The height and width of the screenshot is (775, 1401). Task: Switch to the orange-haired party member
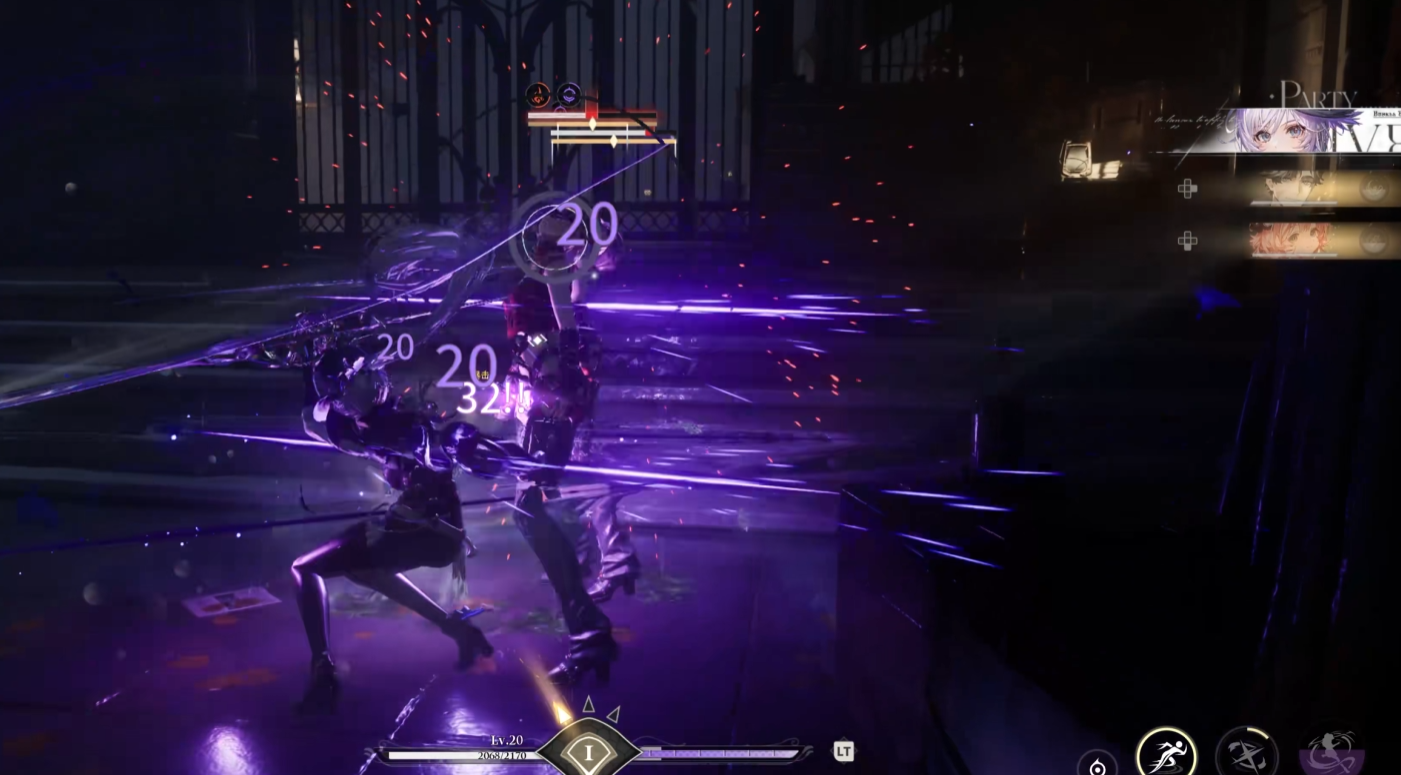(1290, 240)
